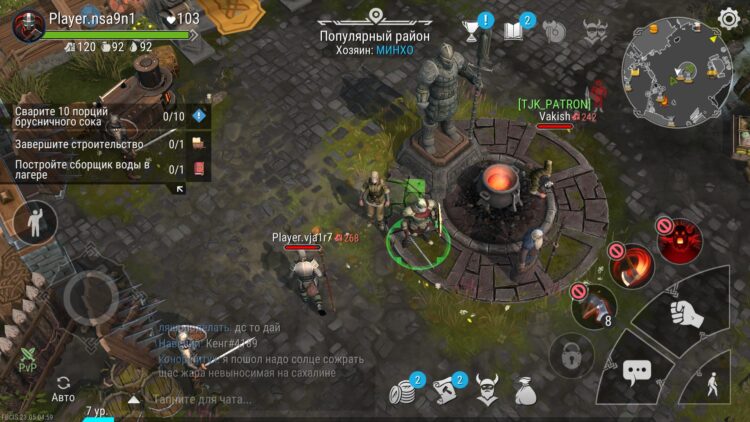Select the build water collector quest
The height and width of the screenshot is (422, 750).
coord(105,169)
